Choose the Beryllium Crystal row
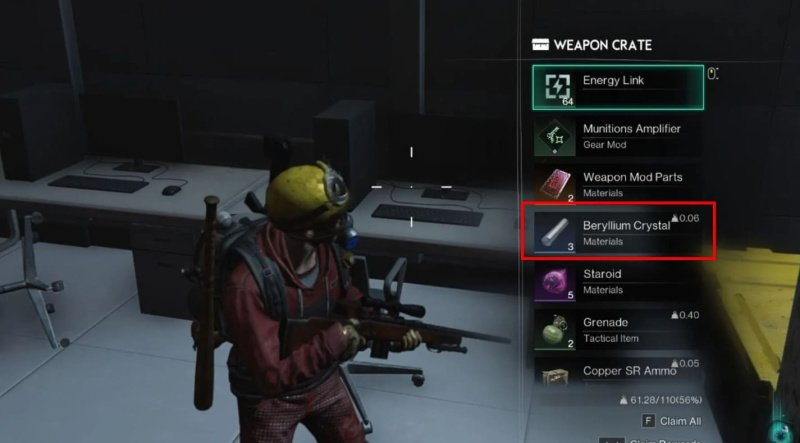Screen dimensions: 800x443 617,232
